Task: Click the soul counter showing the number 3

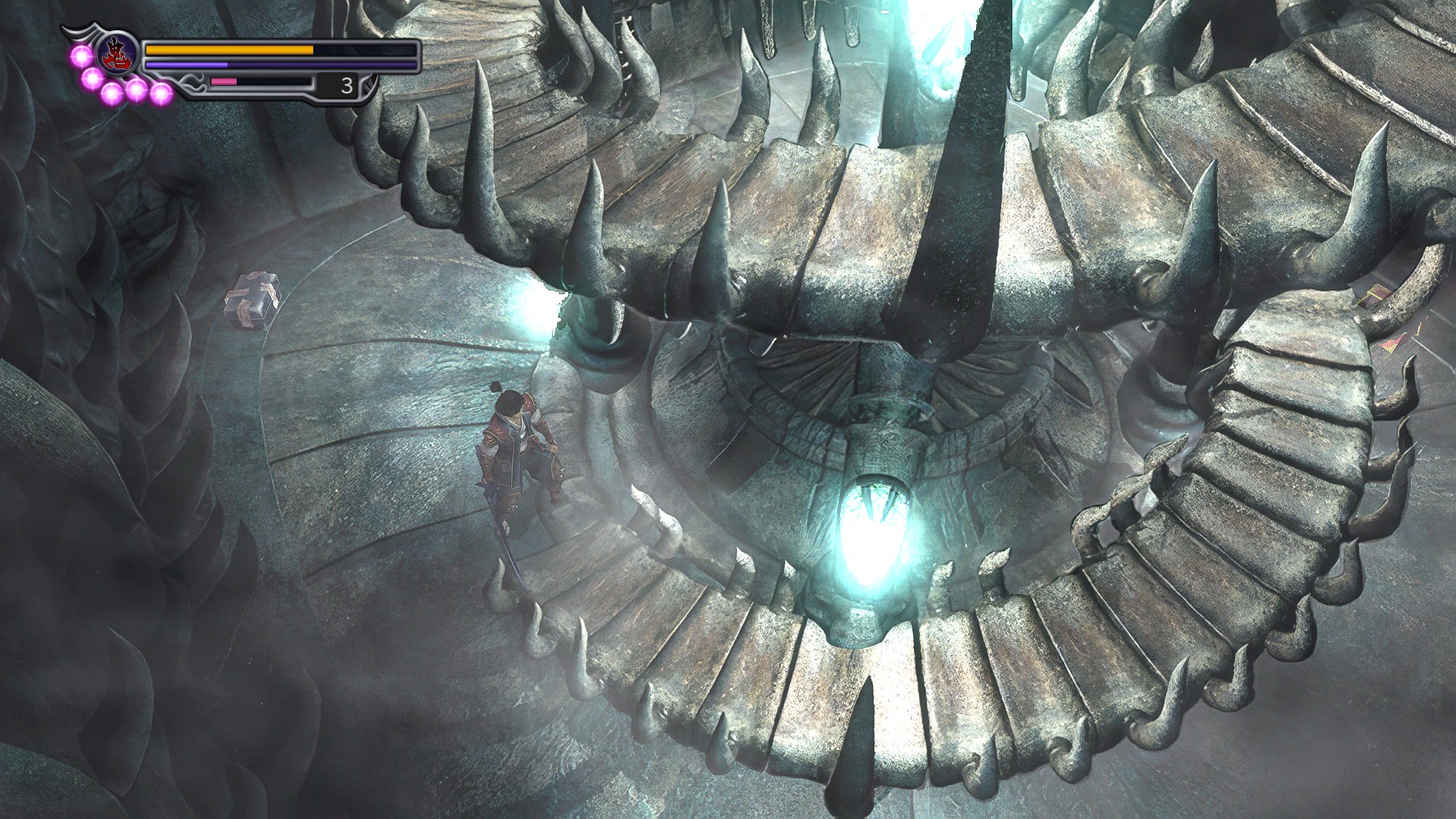Action: (x=347, y=86)
